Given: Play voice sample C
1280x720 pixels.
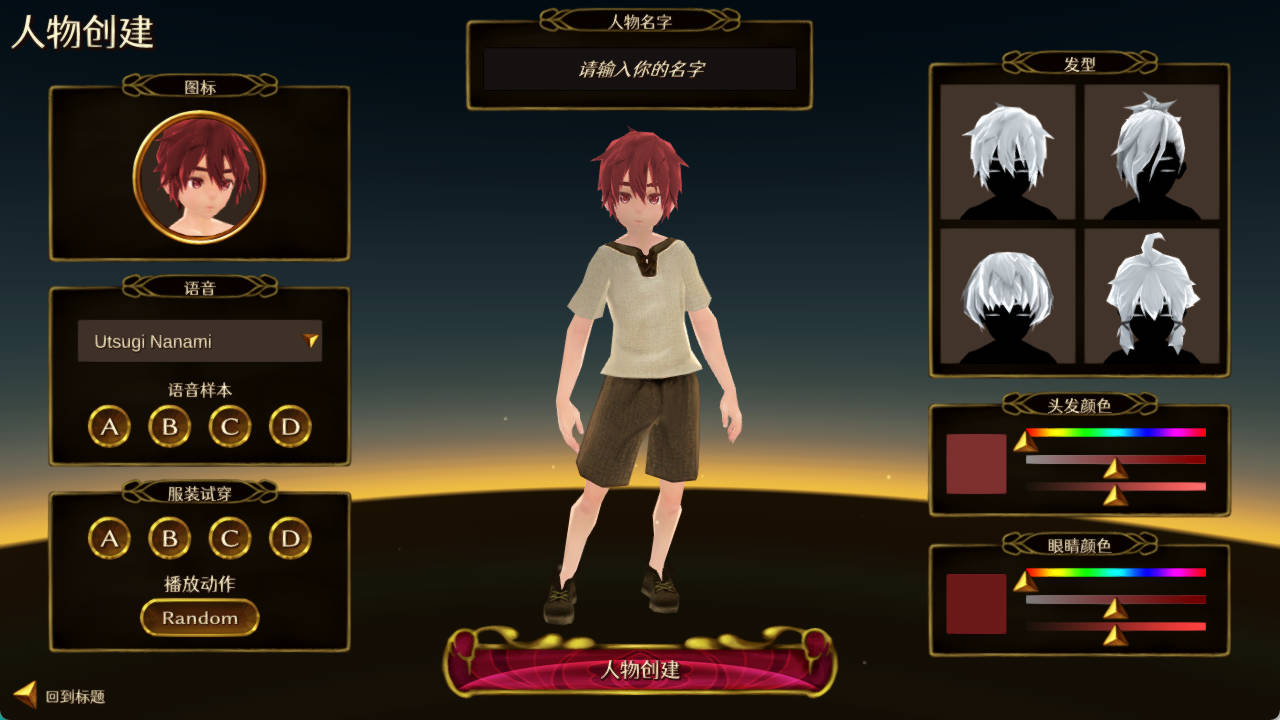Looking at the screenshot, I should tap(229, 426).
